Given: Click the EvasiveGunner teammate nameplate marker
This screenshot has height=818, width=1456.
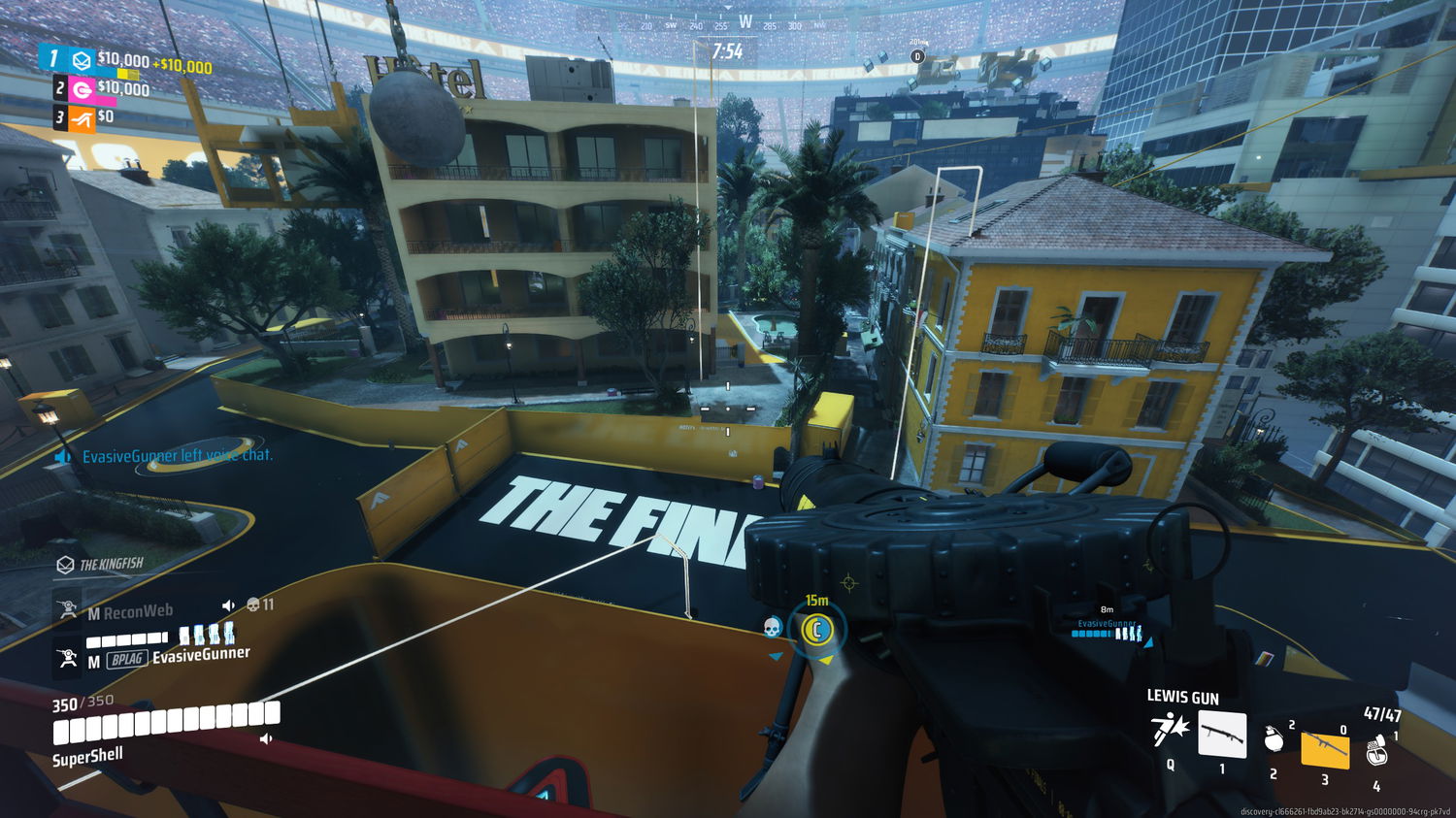Looking at the screenshot, I should (x=1107, y=627).
